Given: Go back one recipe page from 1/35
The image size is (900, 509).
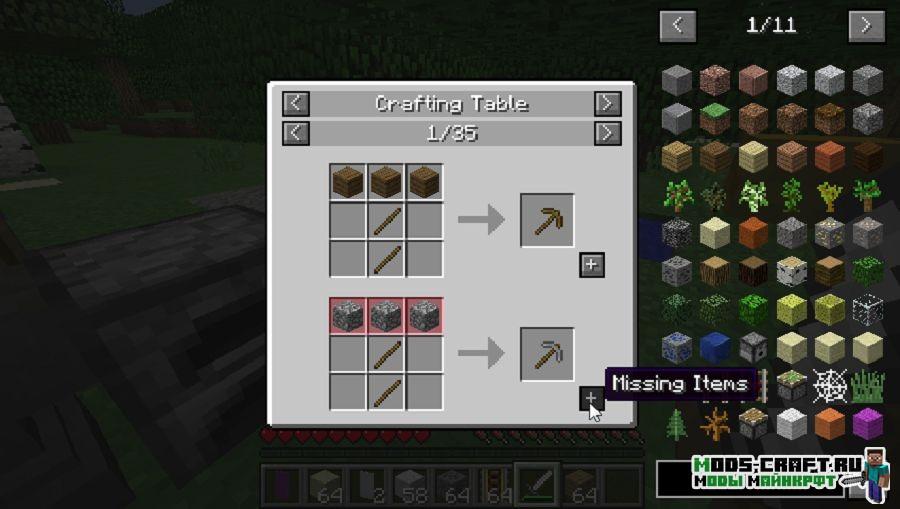Looking at the screenshot, I should tap(296, 133).
